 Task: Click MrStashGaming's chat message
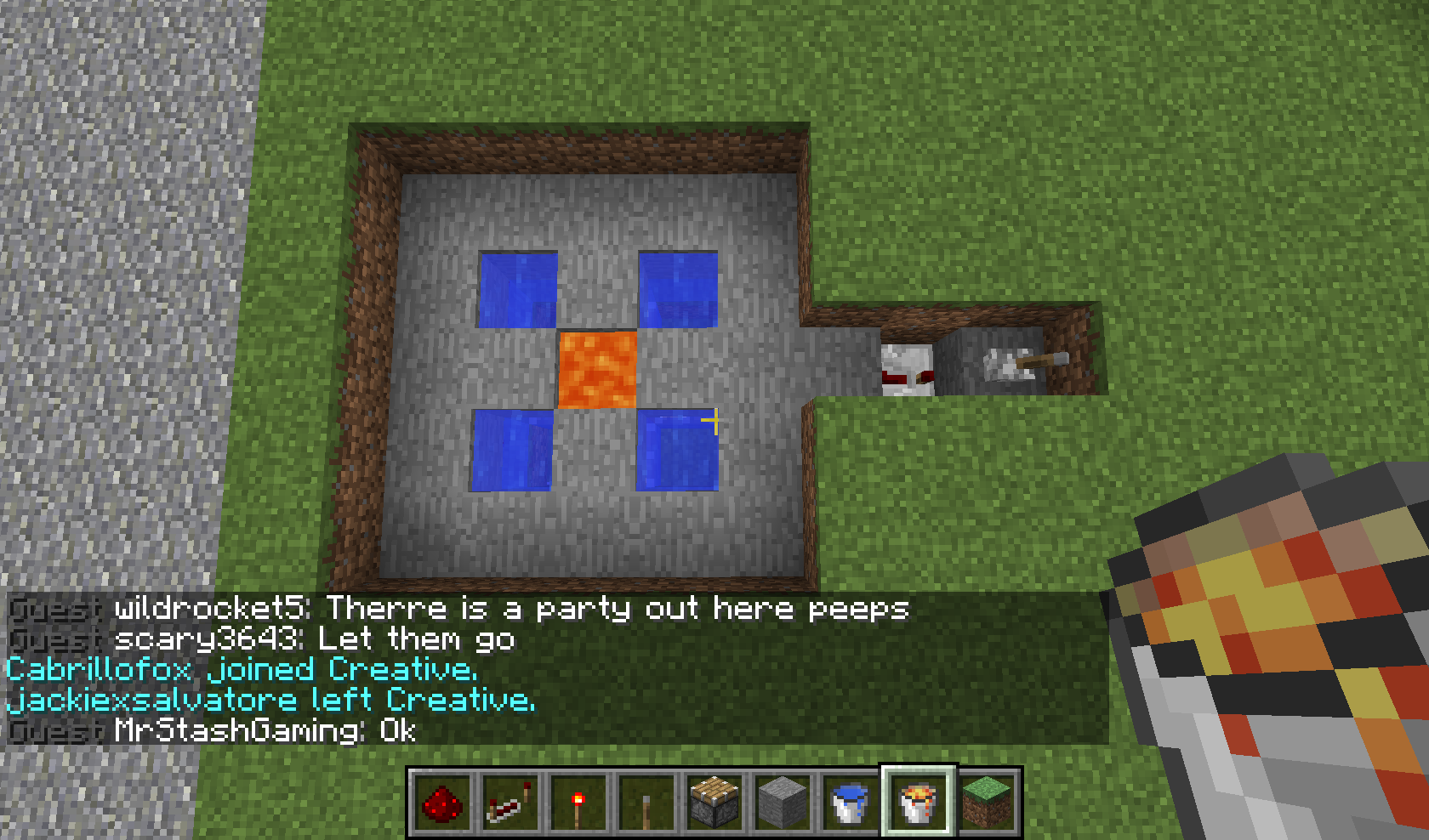coord(265,731)
